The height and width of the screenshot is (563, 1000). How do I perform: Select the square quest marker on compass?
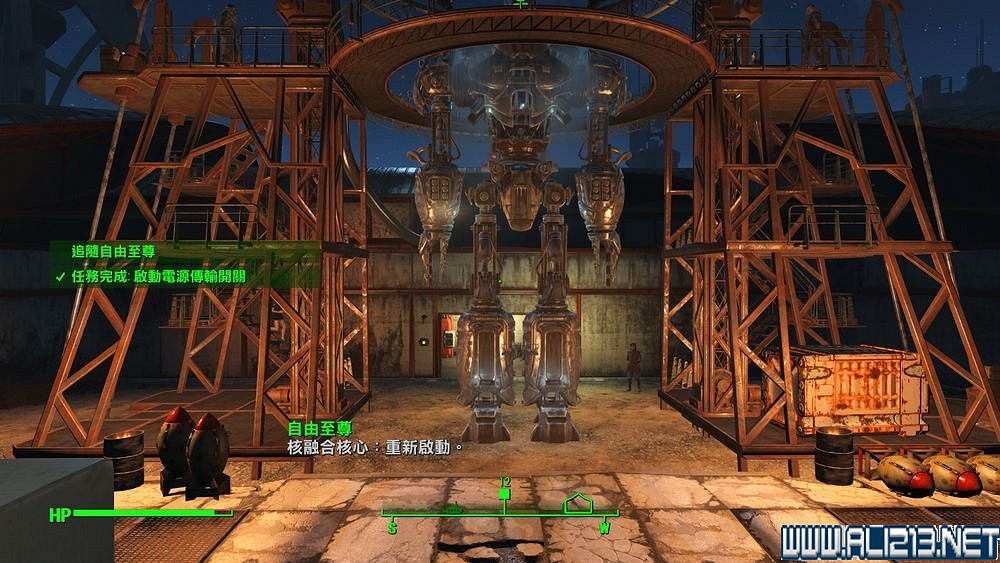[x=505, y=494]
